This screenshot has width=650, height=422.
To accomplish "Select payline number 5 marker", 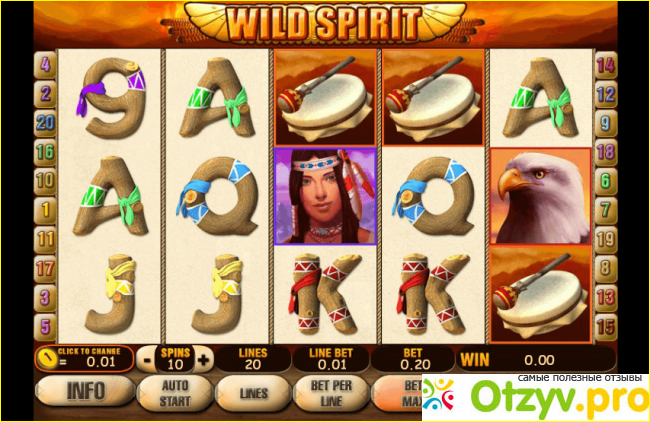I will [x=45, y=326].
